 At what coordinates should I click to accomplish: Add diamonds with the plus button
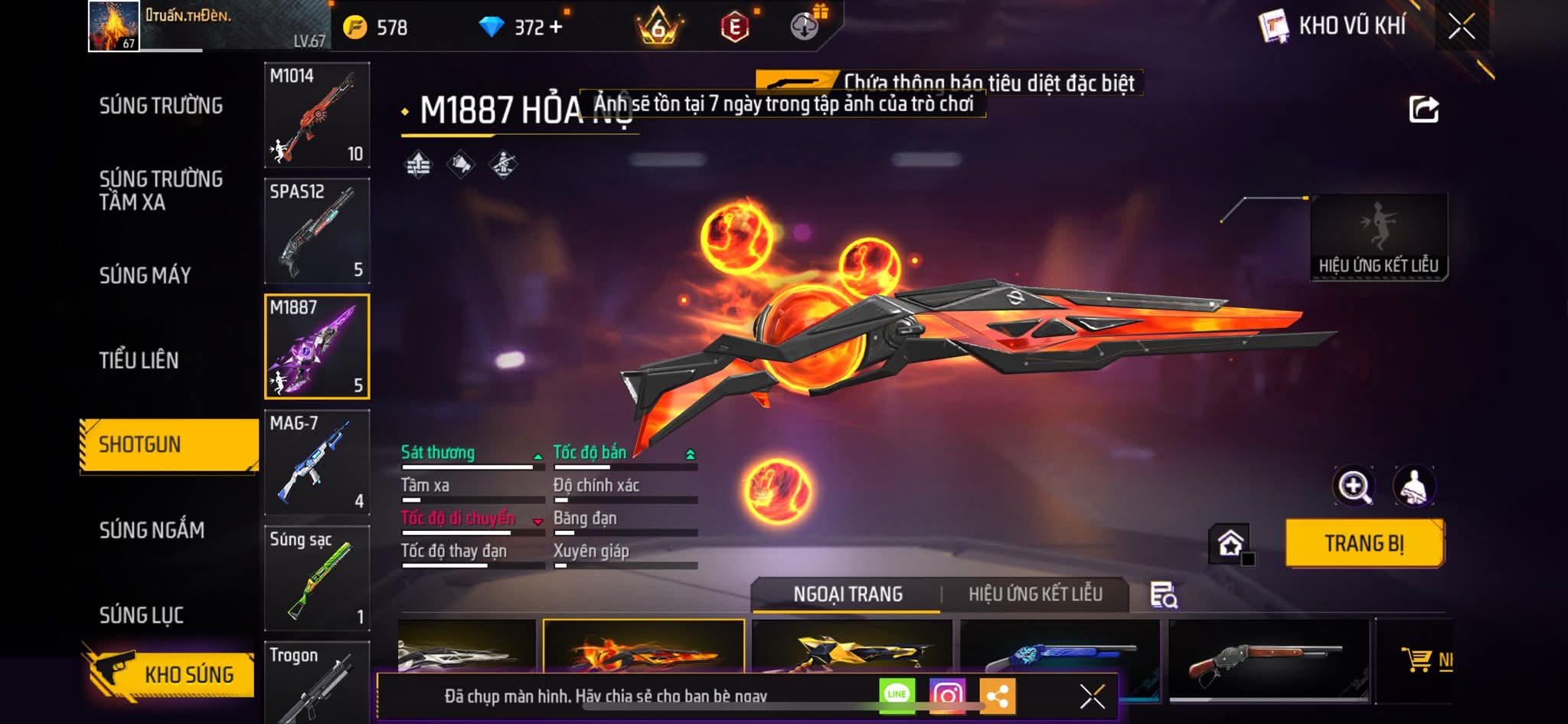click(556, 28)
